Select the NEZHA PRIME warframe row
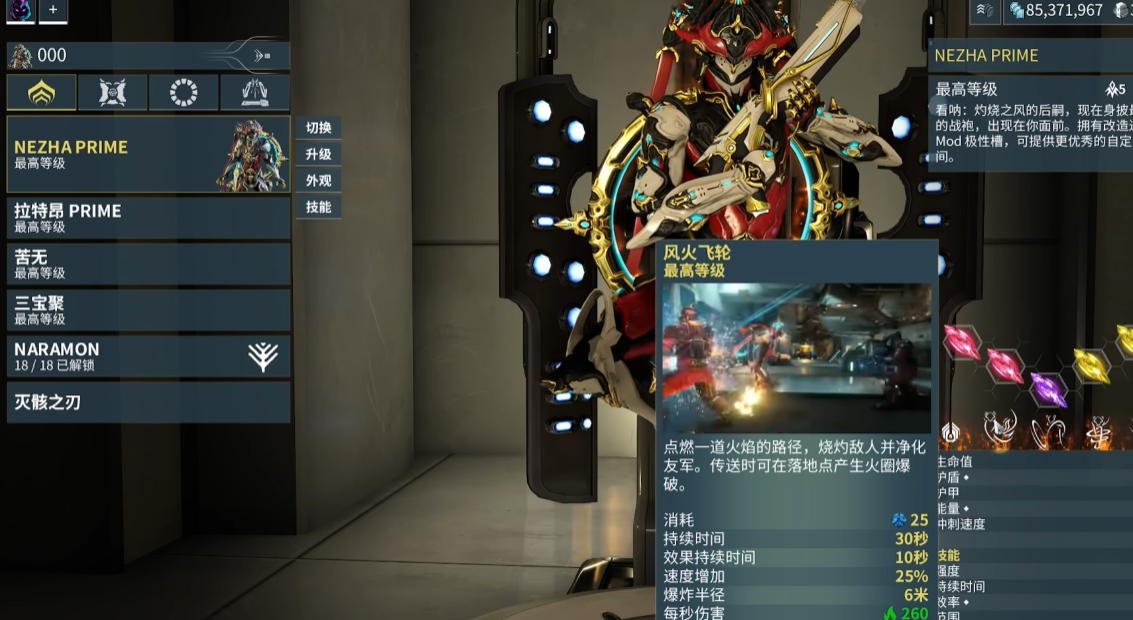1133x620 pixels. (148, 154)
